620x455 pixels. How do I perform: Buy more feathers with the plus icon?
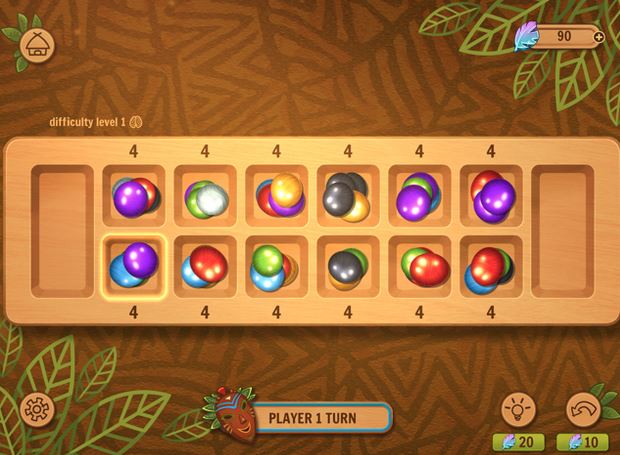pos(598,37)
